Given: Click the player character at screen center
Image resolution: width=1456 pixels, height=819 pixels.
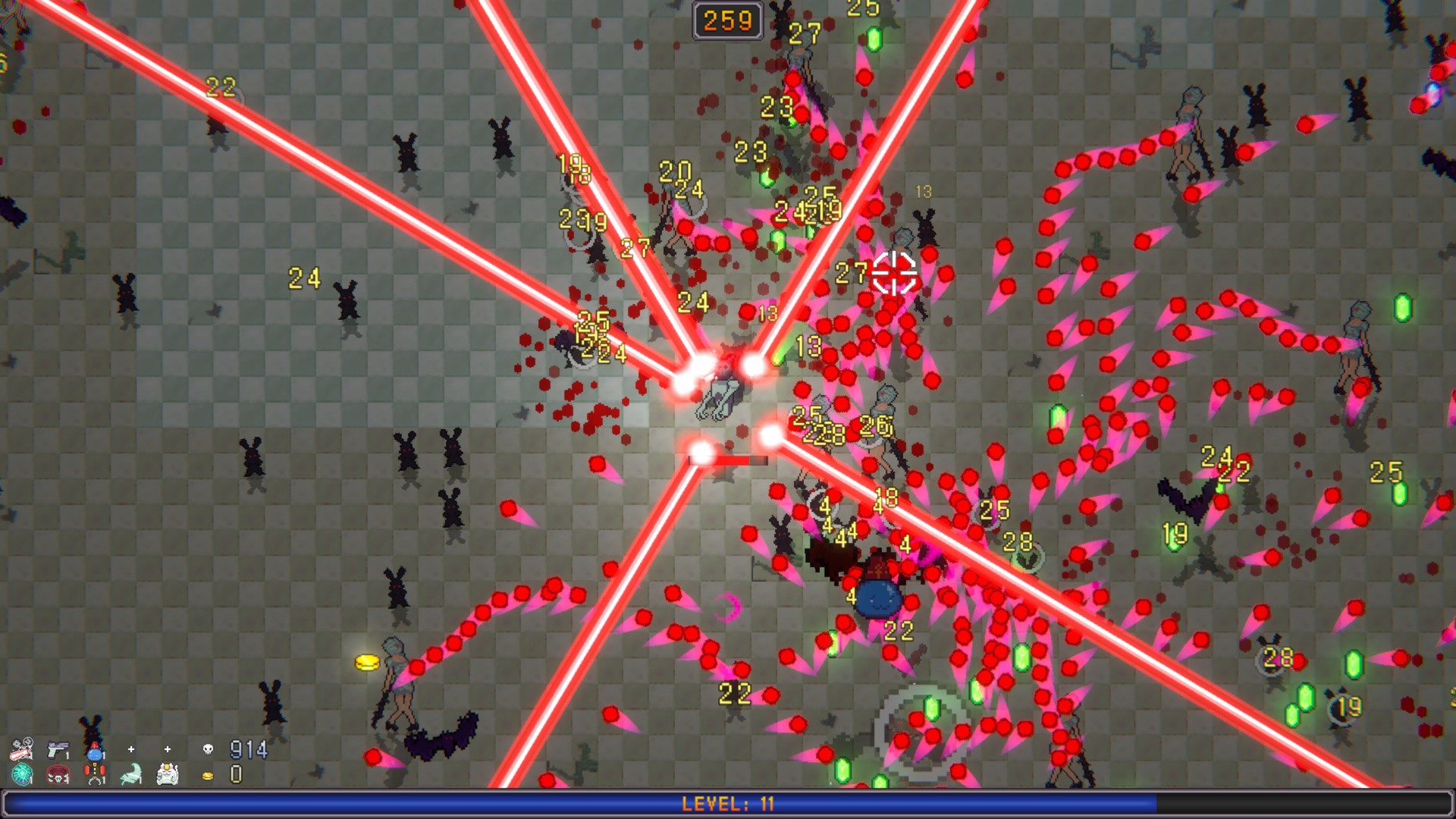Looking at the screenshot, I should point(720,402).
